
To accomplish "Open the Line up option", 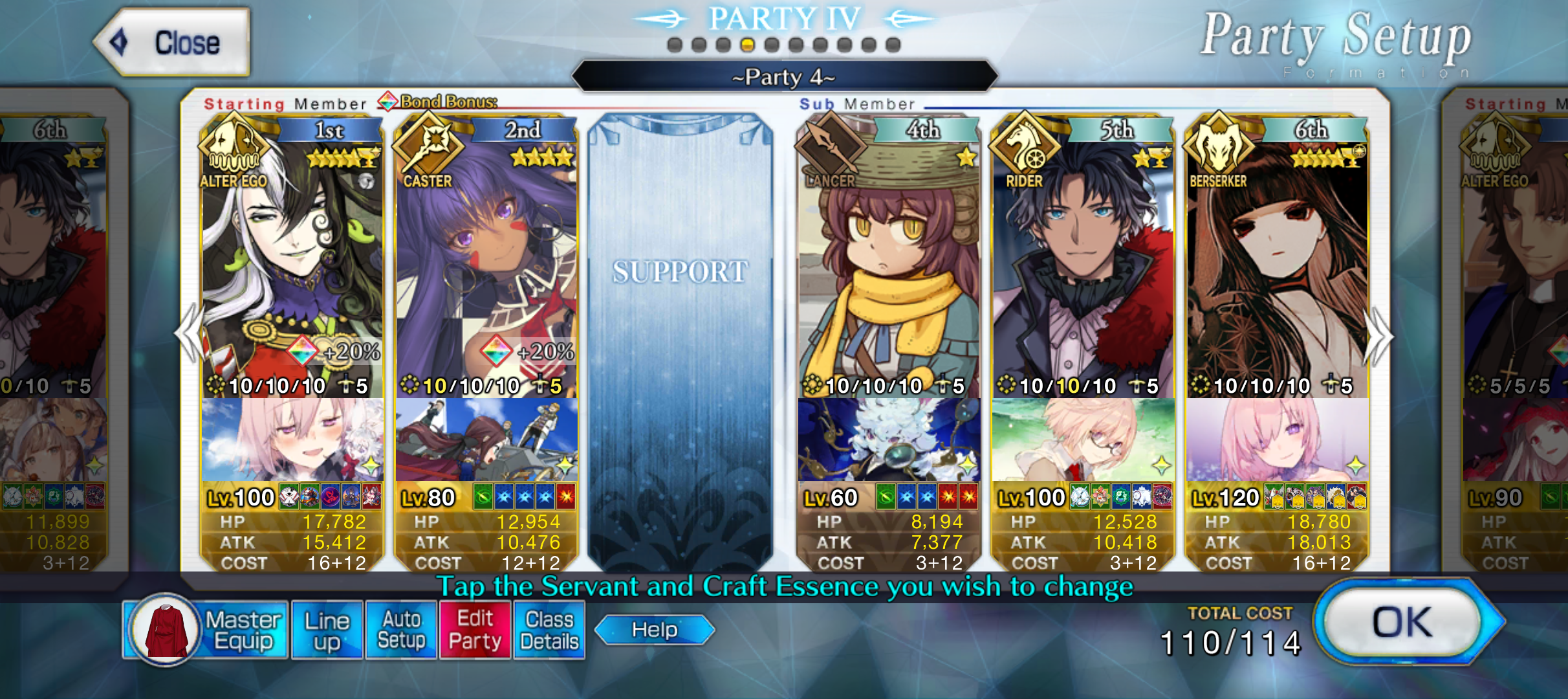I will 327,630.
